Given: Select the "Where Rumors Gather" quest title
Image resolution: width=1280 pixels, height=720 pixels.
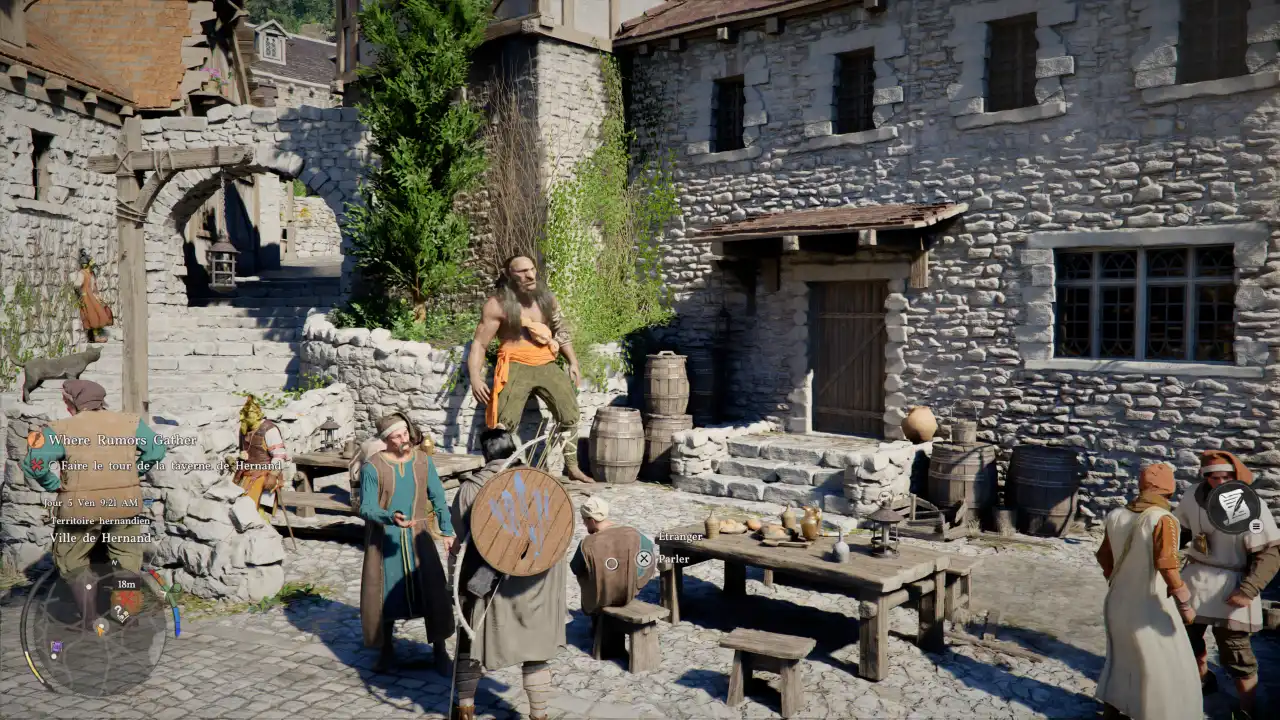Looking at the screenshot, I should tap(122, 440).
